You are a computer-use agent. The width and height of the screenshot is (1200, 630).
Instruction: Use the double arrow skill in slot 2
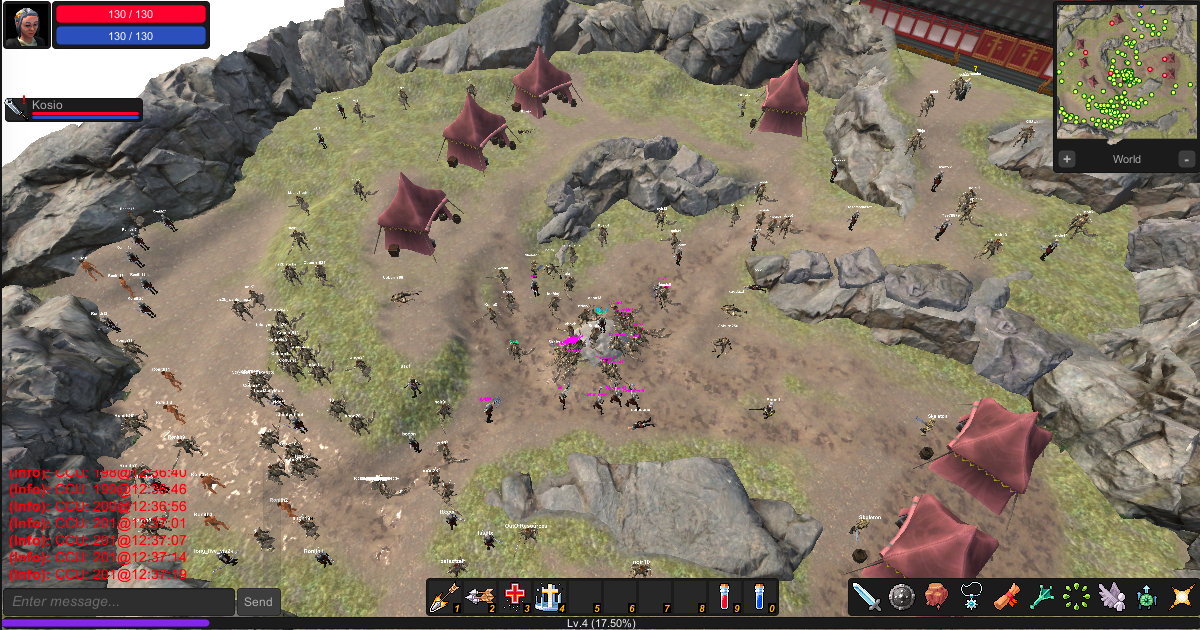point(479,597)
